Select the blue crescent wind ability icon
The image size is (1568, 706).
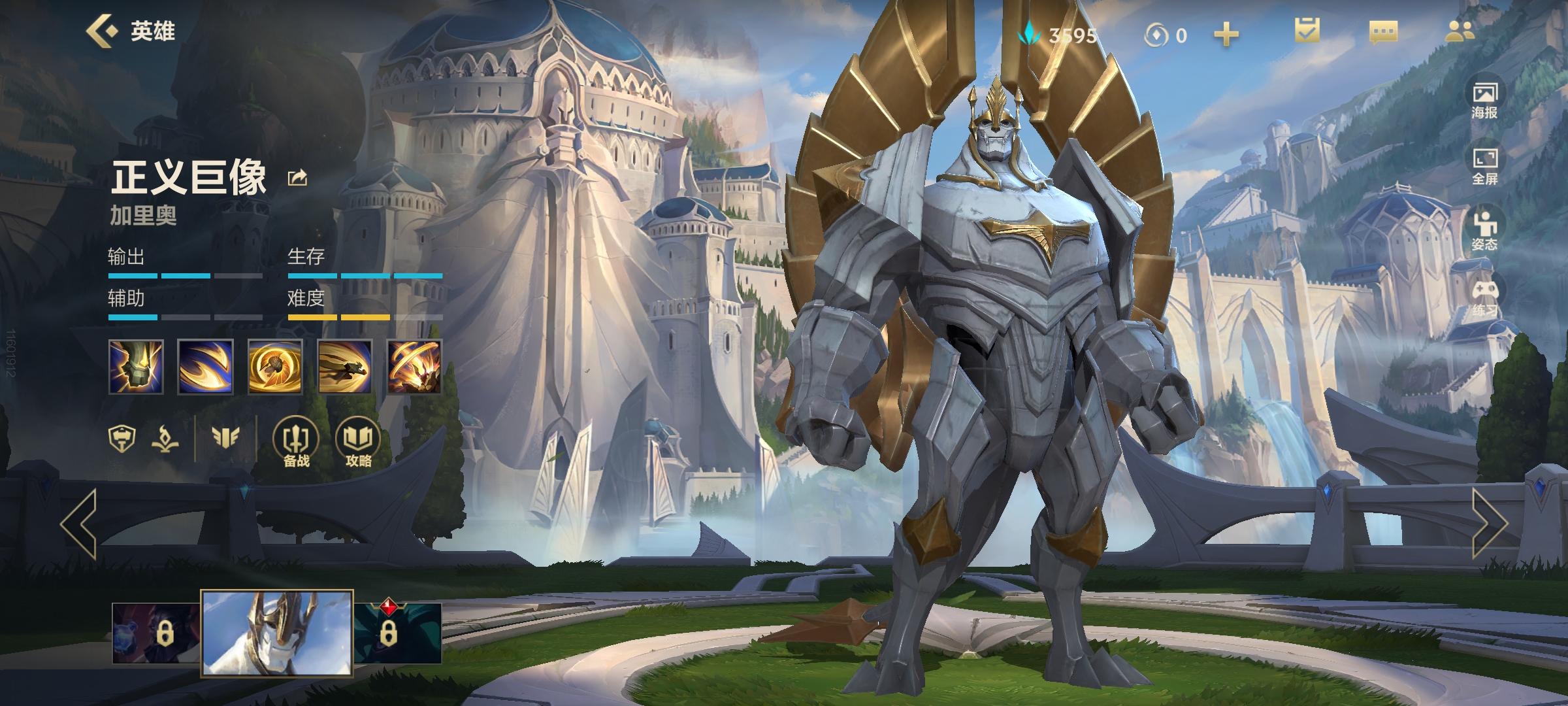[205, 367]
